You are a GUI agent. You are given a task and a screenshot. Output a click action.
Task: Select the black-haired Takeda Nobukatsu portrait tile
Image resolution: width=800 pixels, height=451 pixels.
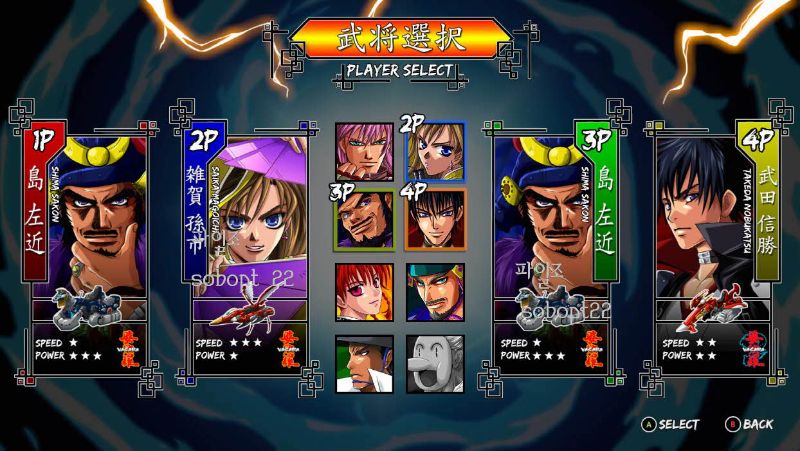click(435, 219)
